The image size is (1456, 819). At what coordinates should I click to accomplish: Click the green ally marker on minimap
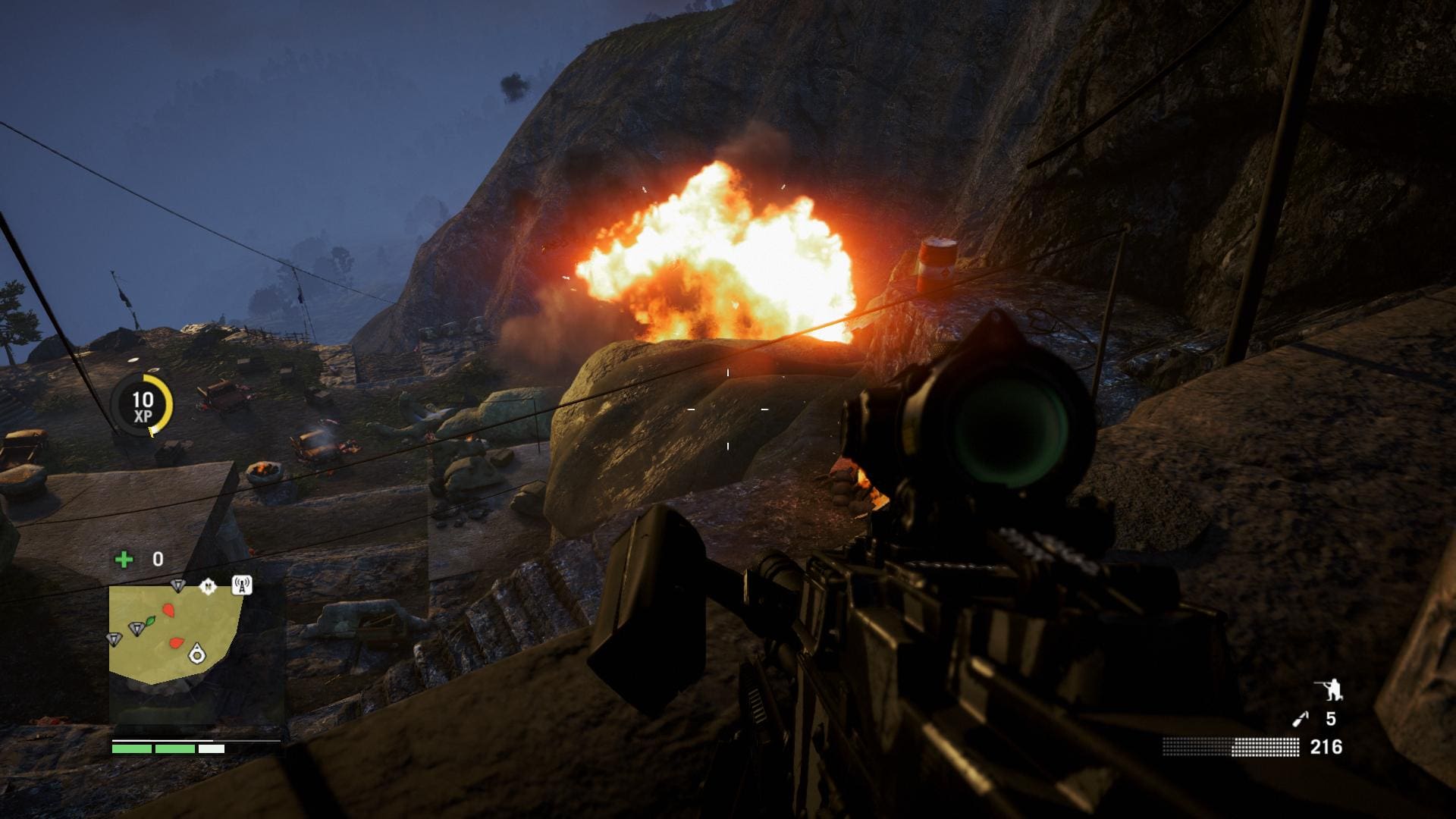pos(149,622)
